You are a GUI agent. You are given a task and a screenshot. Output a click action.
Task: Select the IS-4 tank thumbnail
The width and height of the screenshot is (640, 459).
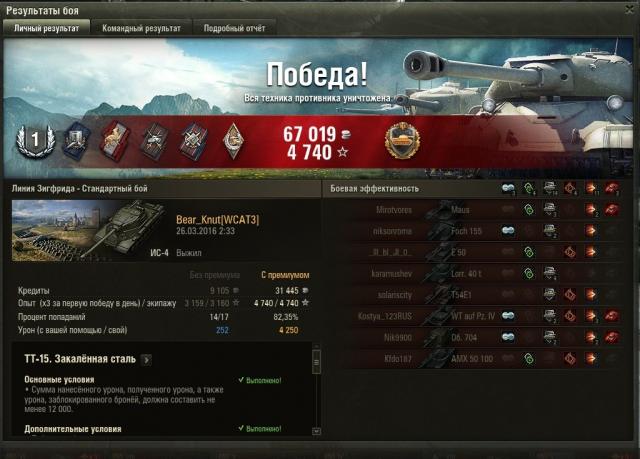coord(90,230)
